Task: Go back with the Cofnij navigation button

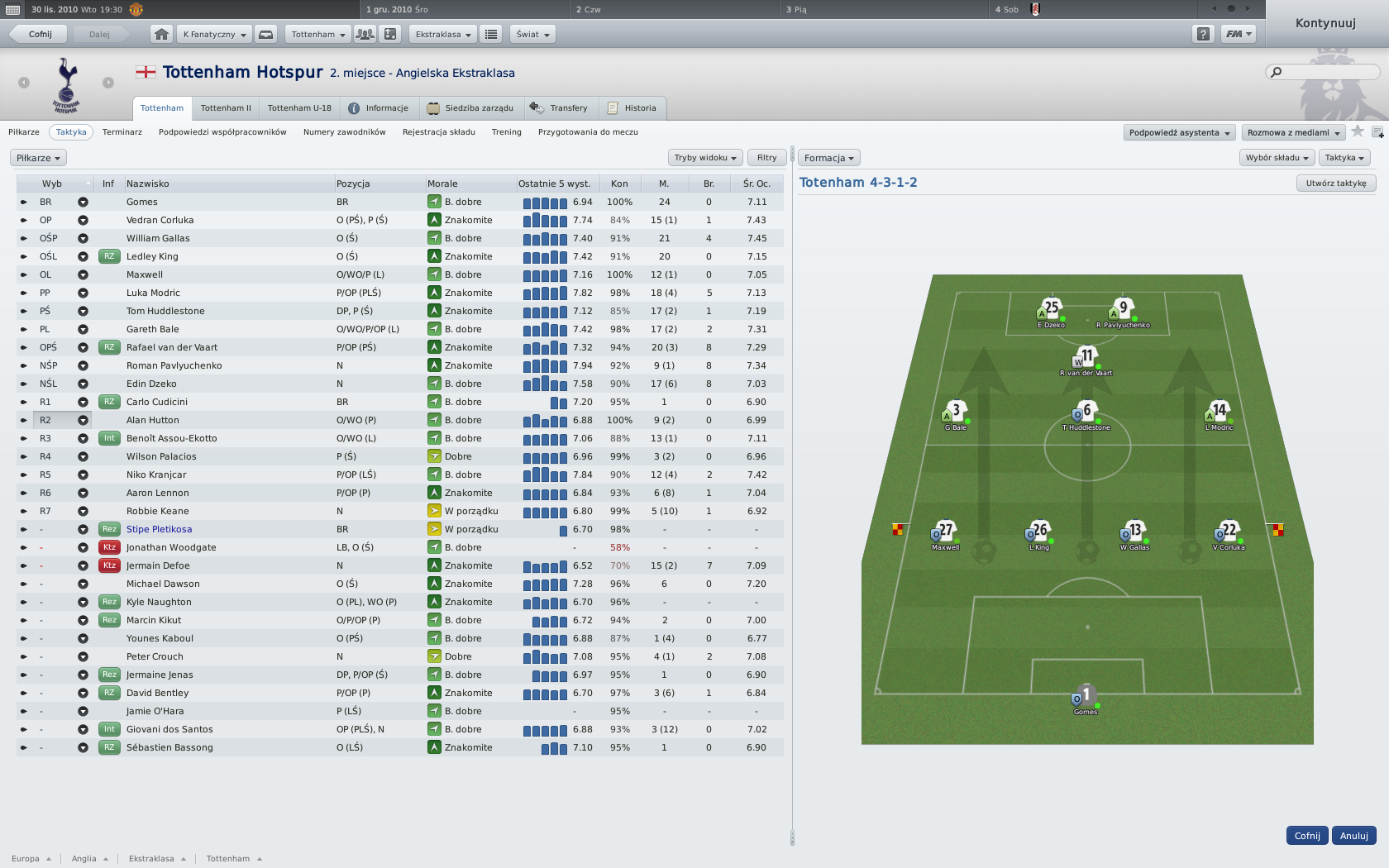Action: click(40, 34)
